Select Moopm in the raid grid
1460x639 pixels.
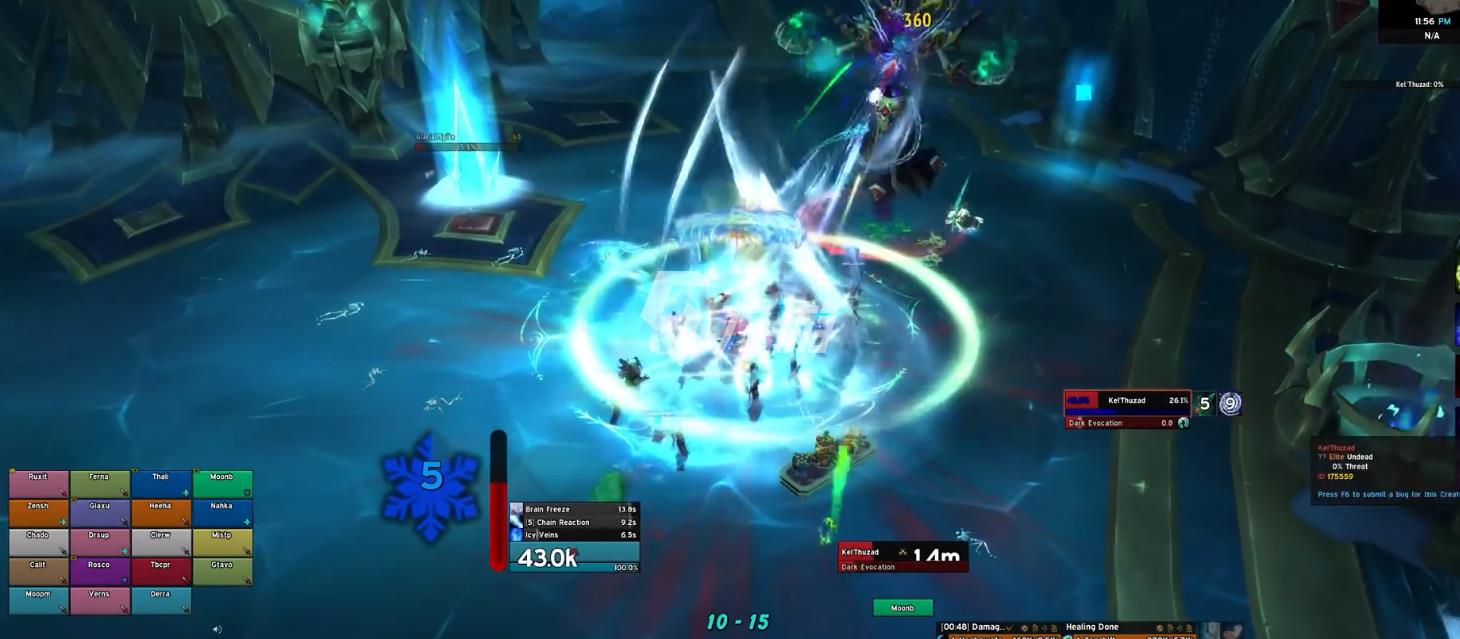point(39,600)
